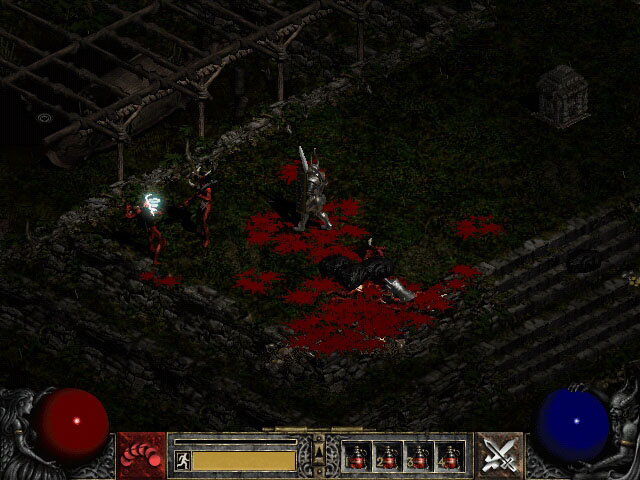Drink the healing potion in belt slot 2
This screenshot has width=640, height=480.
point(388,457)
